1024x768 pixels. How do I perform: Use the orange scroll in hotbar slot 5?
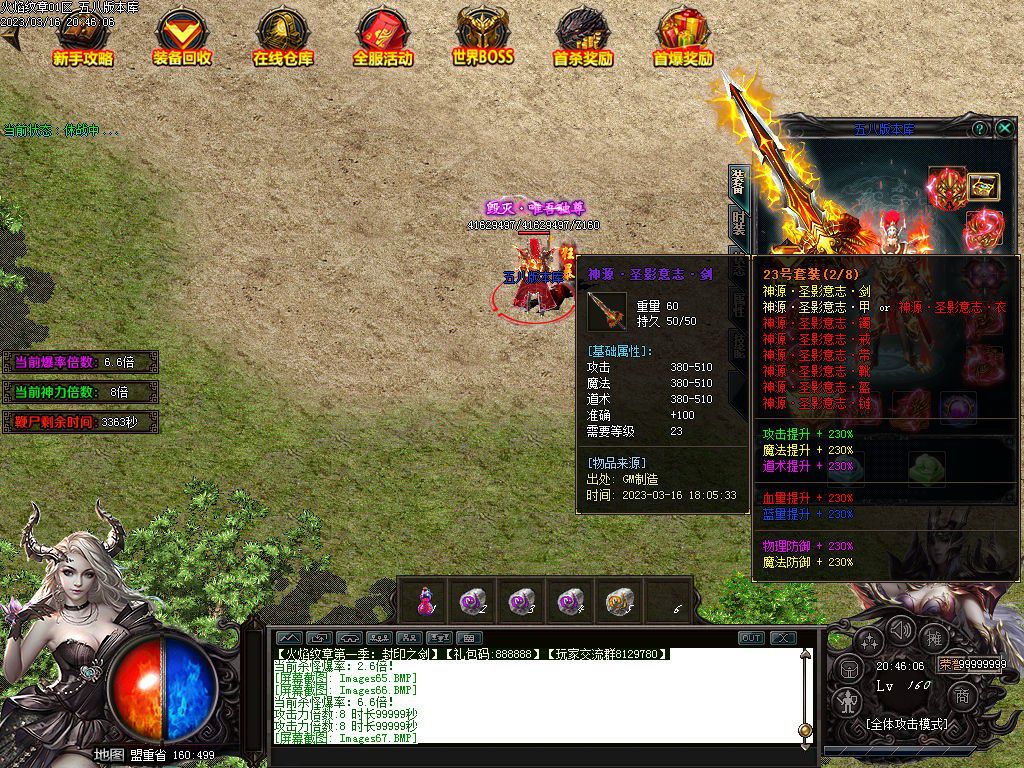(x=619, y=601)
